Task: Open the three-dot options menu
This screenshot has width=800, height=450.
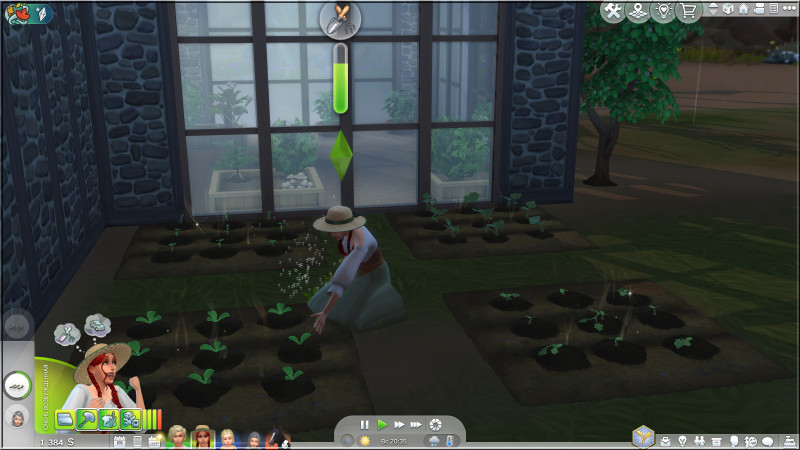Action: point(788,9)
